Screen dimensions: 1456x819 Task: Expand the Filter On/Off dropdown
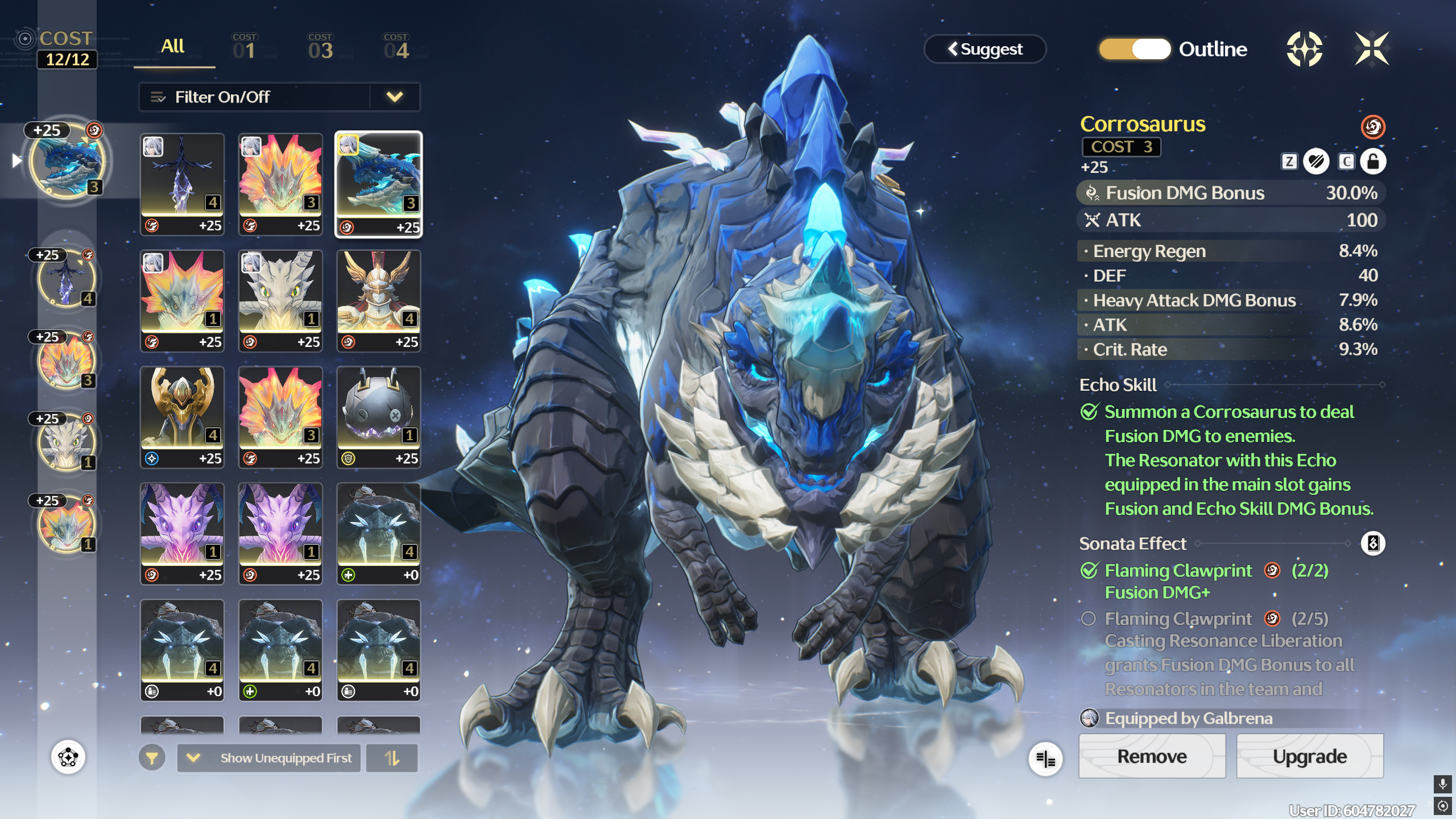coord(394,97)
